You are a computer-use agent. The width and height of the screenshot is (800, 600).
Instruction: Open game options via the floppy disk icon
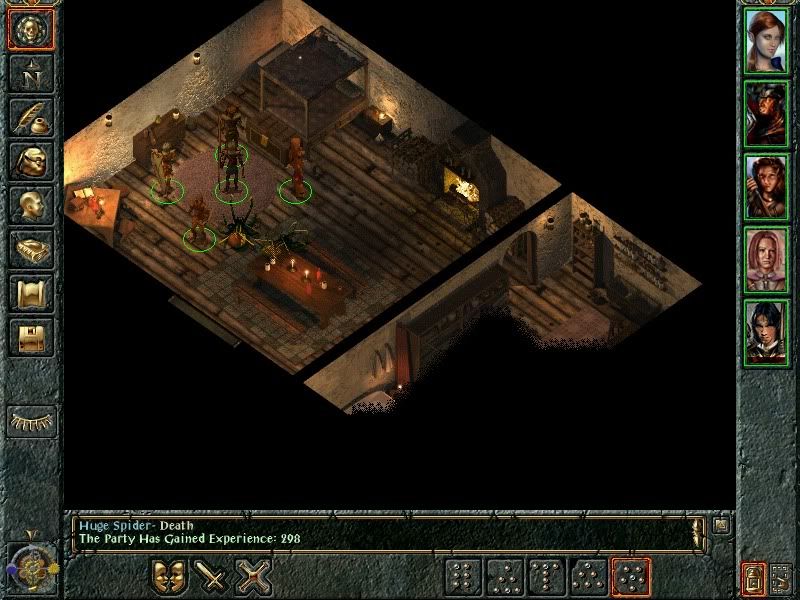click(x=30, y=337)
